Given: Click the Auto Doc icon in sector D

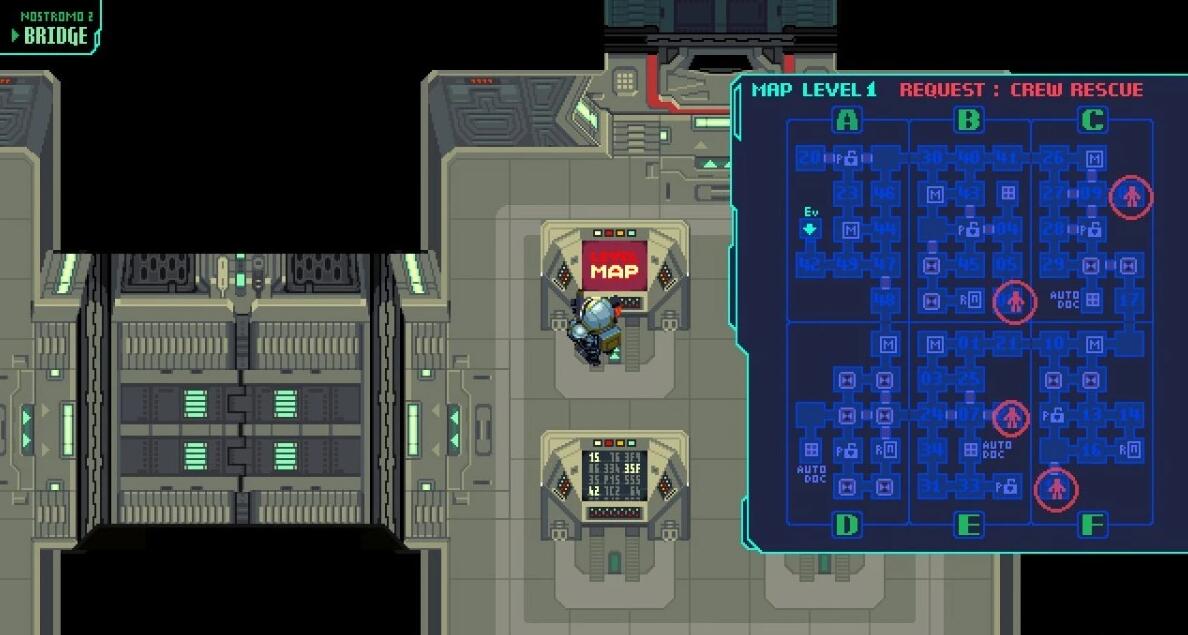Looking at the screenshot, I should point(811,450).
